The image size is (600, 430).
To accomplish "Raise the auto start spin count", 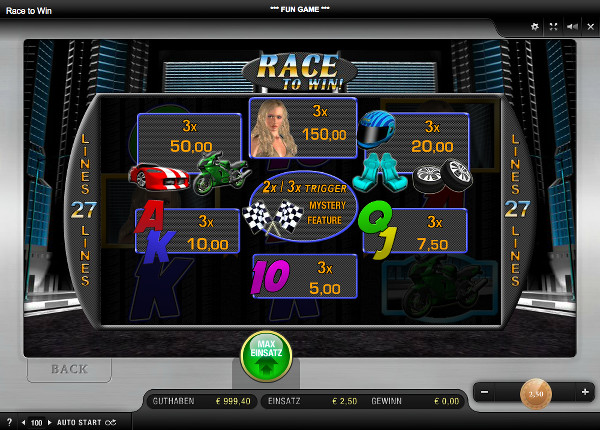I will [50, 423].
